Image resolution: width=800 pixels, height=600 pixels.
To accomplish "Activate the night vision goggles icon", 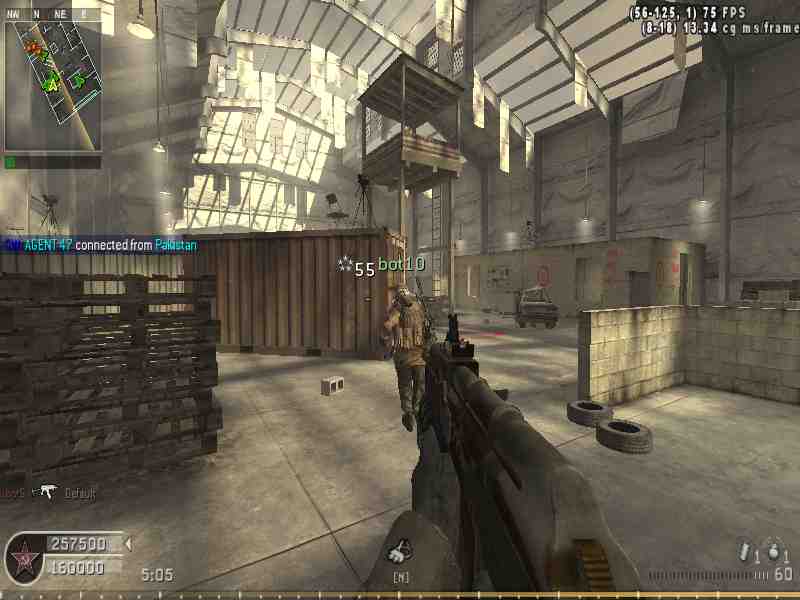I will tap(400, 549).
